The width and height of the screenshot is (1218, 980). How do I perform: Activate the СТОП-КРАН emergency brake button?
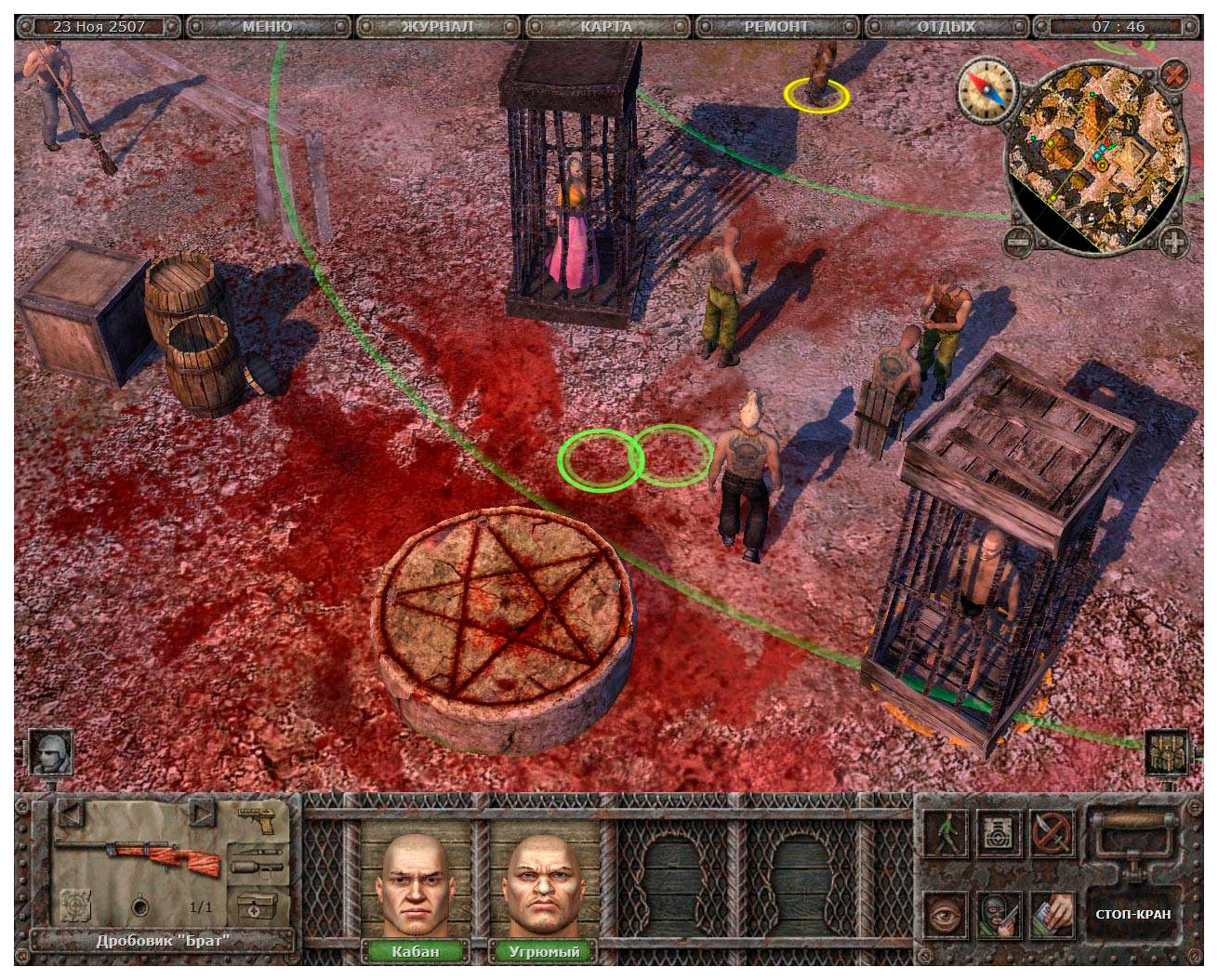coord(1132,914)
